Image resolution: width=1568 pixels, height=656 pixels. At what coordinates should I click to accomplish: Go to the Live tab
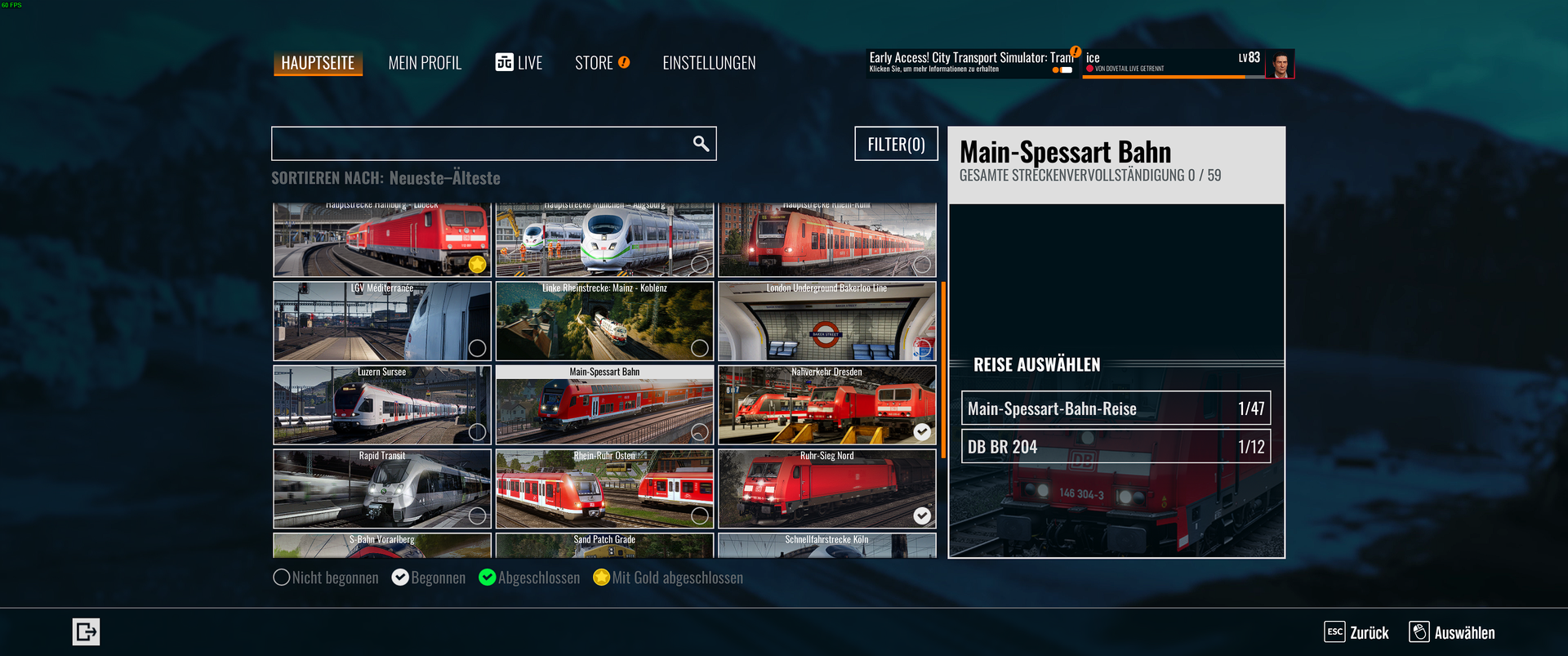(519, 63)
